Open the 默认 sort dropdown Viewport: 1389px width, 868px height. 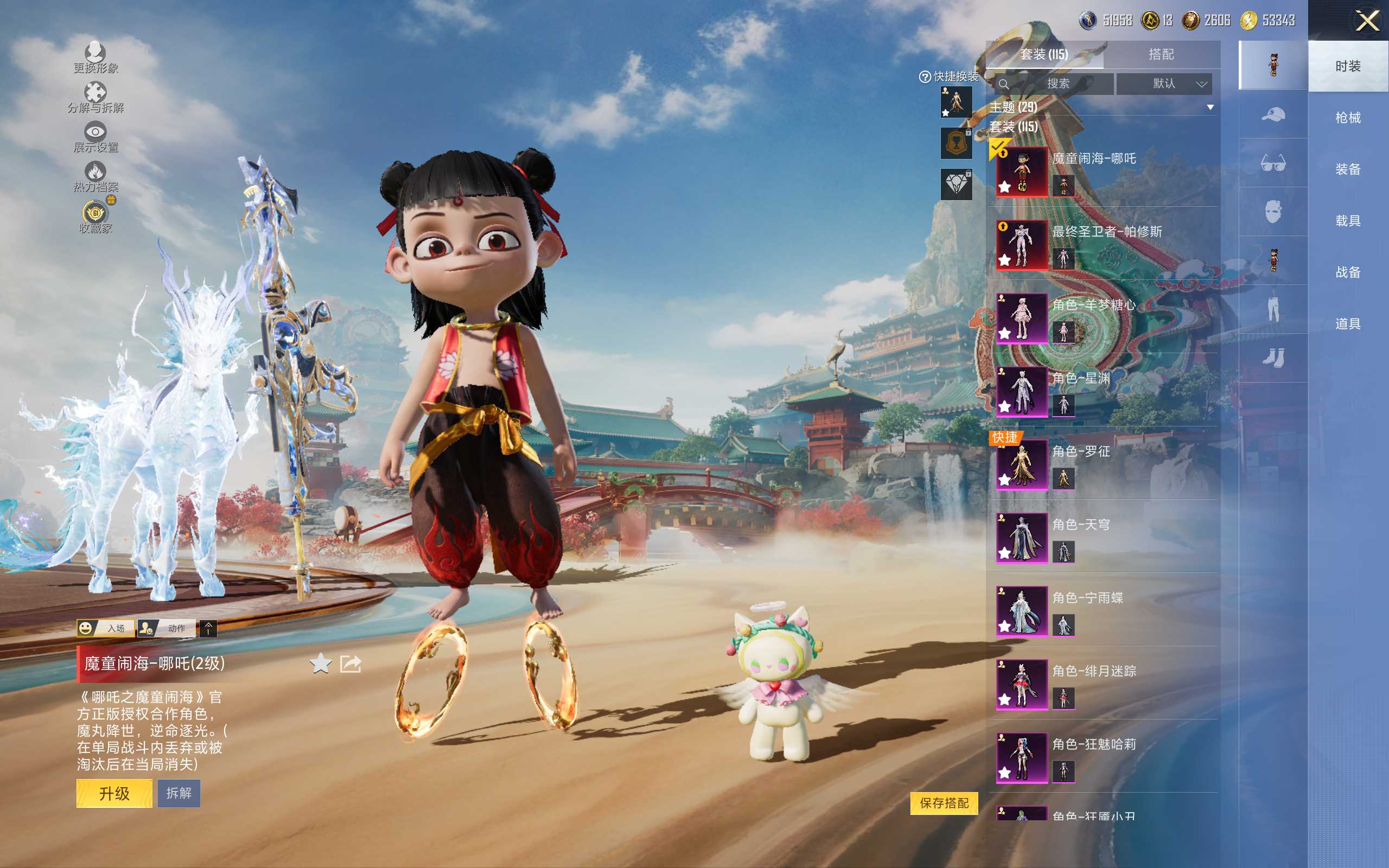pyautogui.click(x=1164, y=84)
